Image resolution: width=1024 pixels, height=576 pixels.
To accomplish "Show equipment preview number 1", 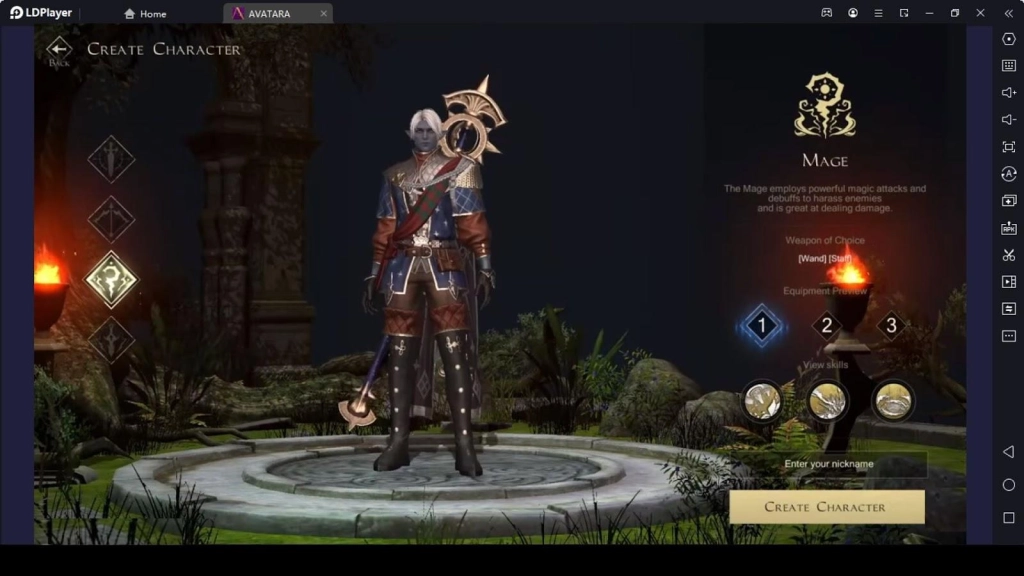I will click(x=762, y=325).
